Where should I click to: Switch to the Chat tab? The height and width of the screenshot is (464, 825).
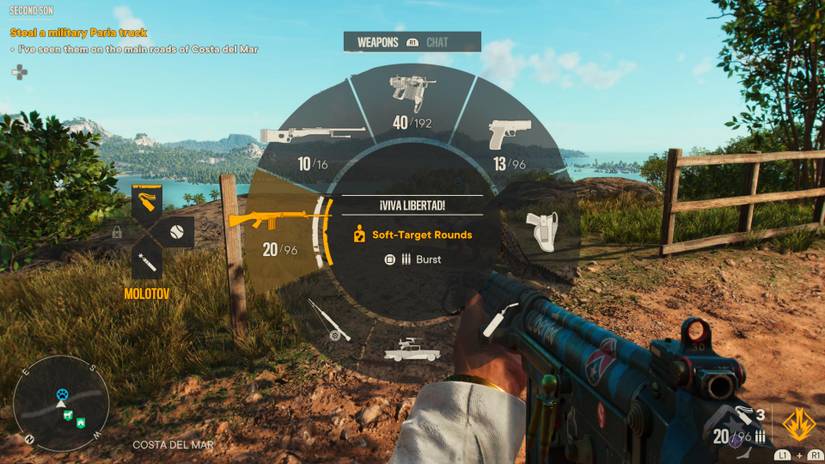(x=438, y=42)
